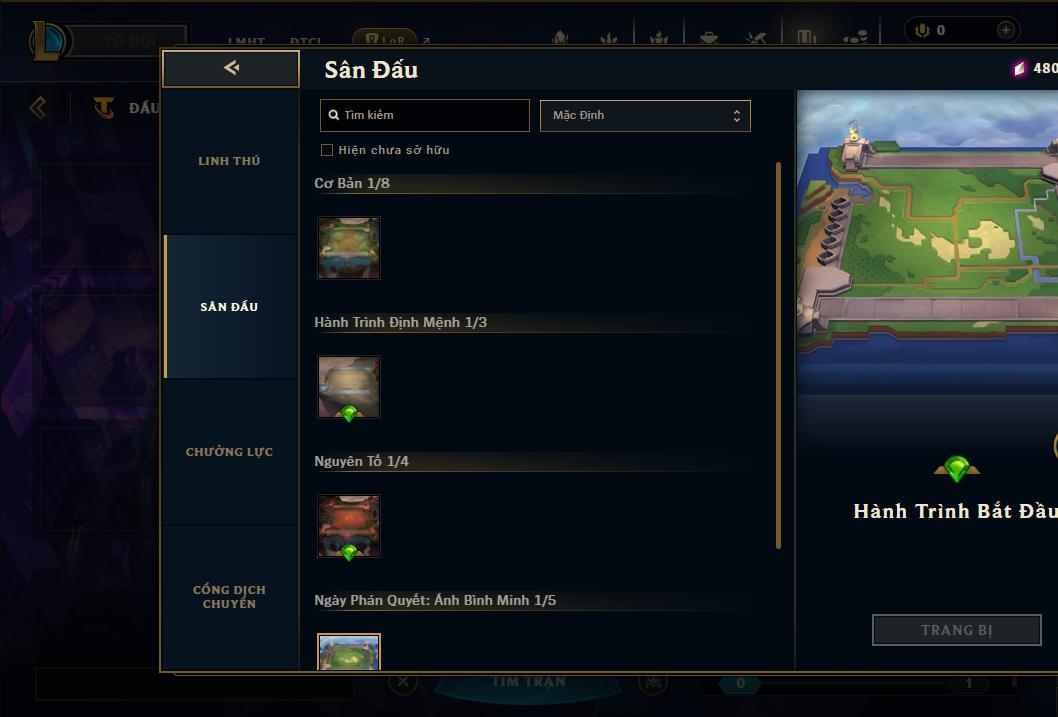Open the Chưởng Lực tab
1058x717 pixels.
[x=229, y=452]
